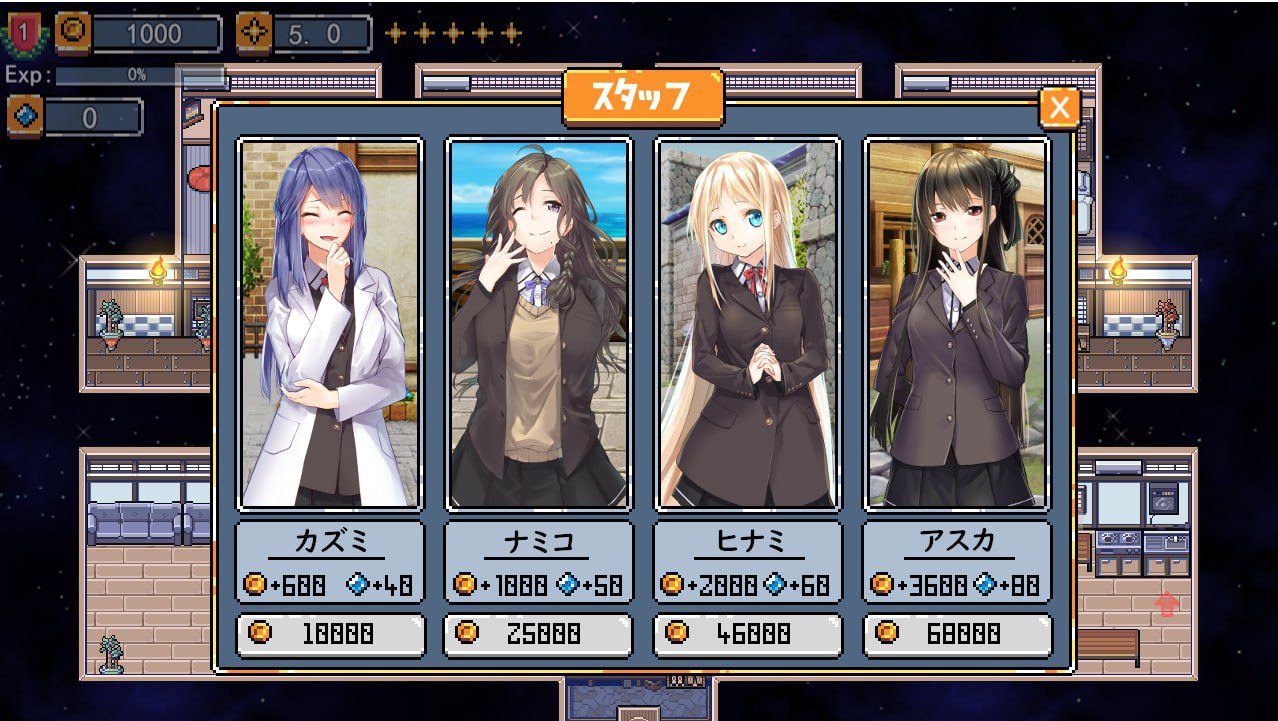Select Kazumi's portrait card in the white coat

pyautogui.click(x=330, y=323)
